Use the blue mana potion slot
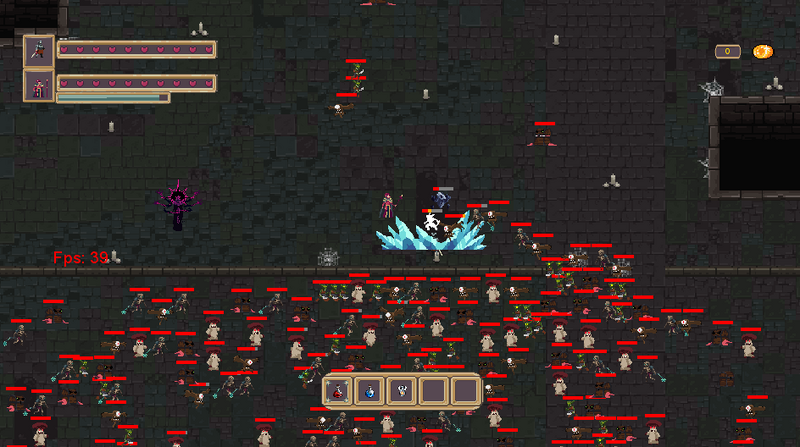Image resolution: width=800 pixels, height=447 pixels. tap(370, 391)
